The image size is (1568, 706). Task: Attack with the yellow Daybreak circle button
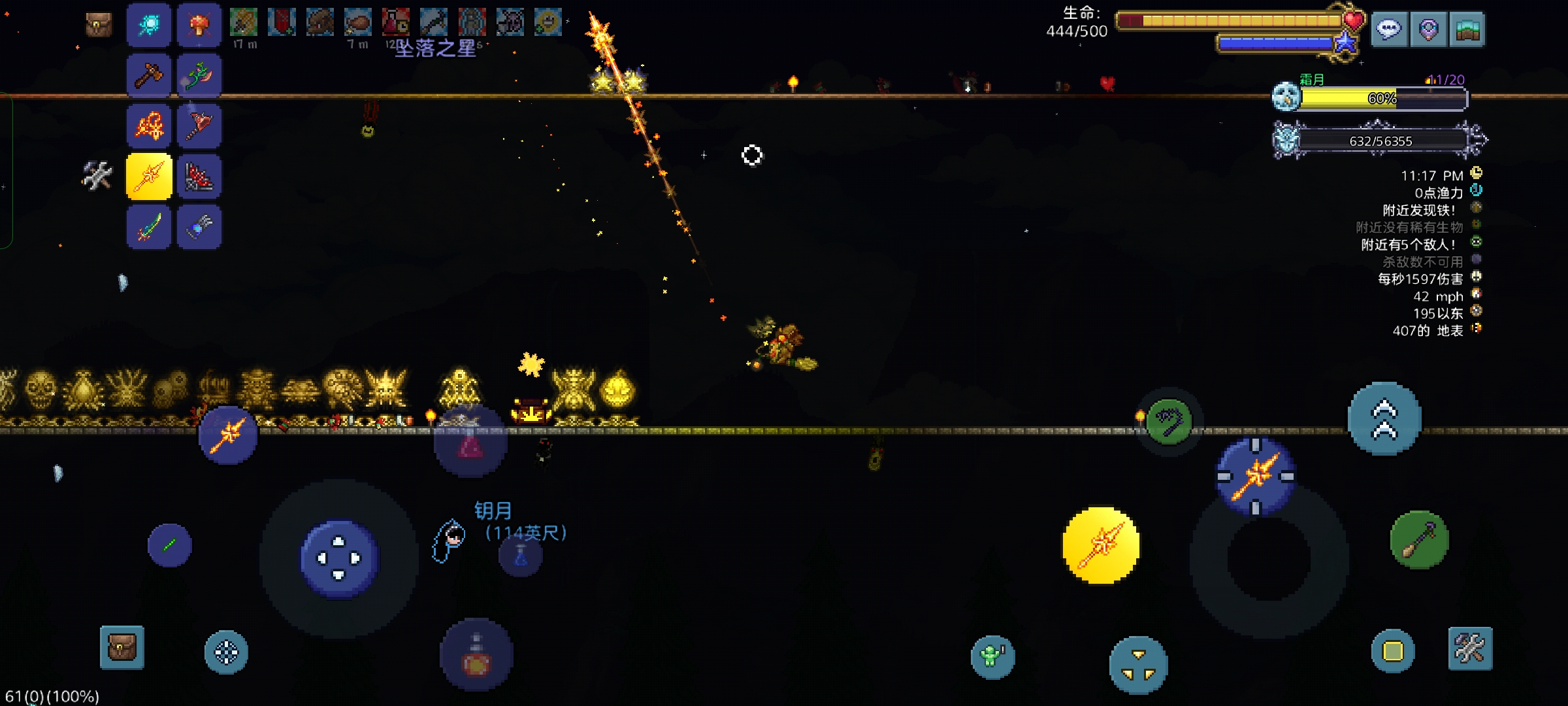click(x=1101, y=545)
